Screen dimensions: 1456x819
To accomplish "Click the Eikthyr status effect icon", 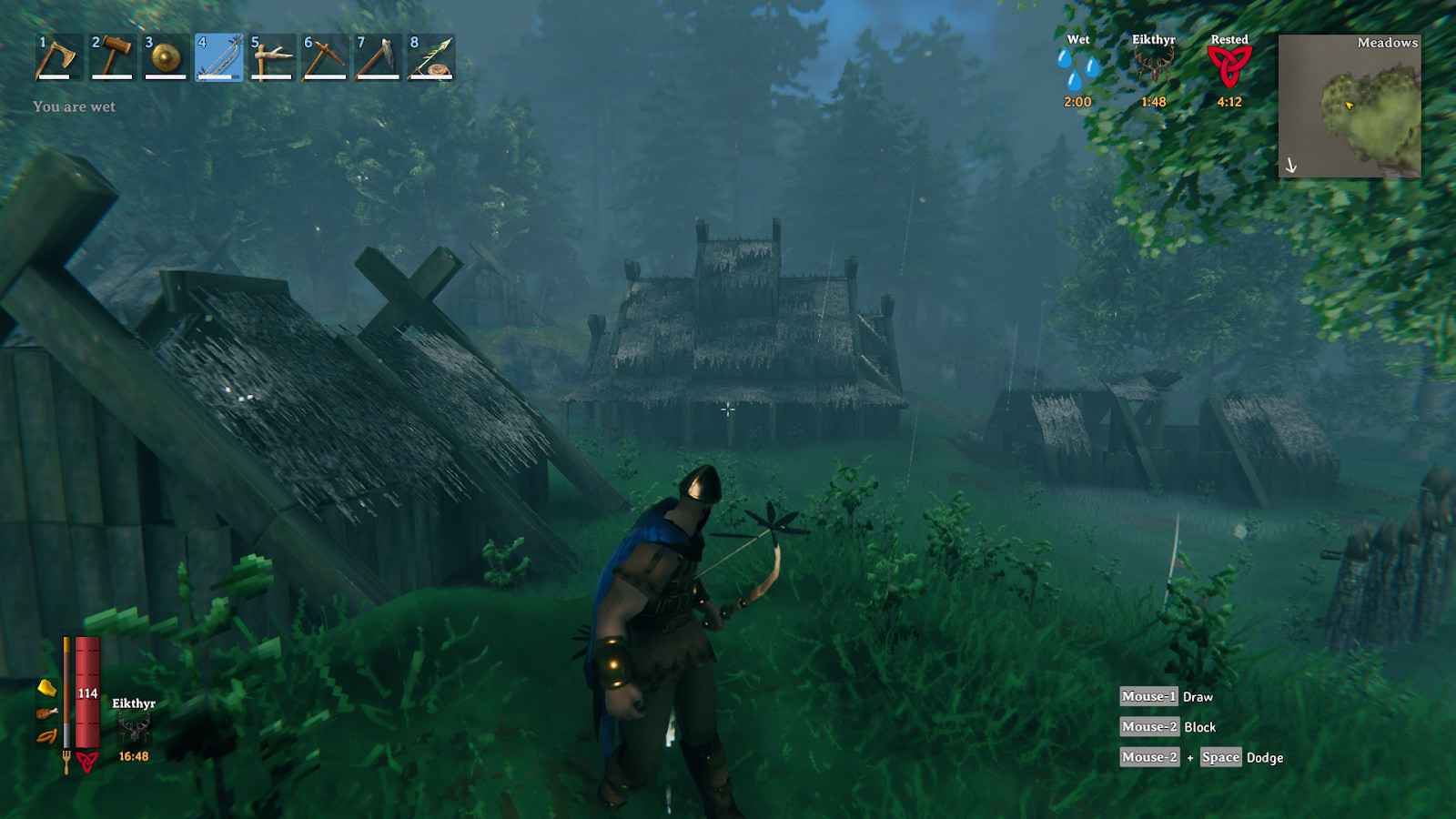I will (x=1153, y=67).
